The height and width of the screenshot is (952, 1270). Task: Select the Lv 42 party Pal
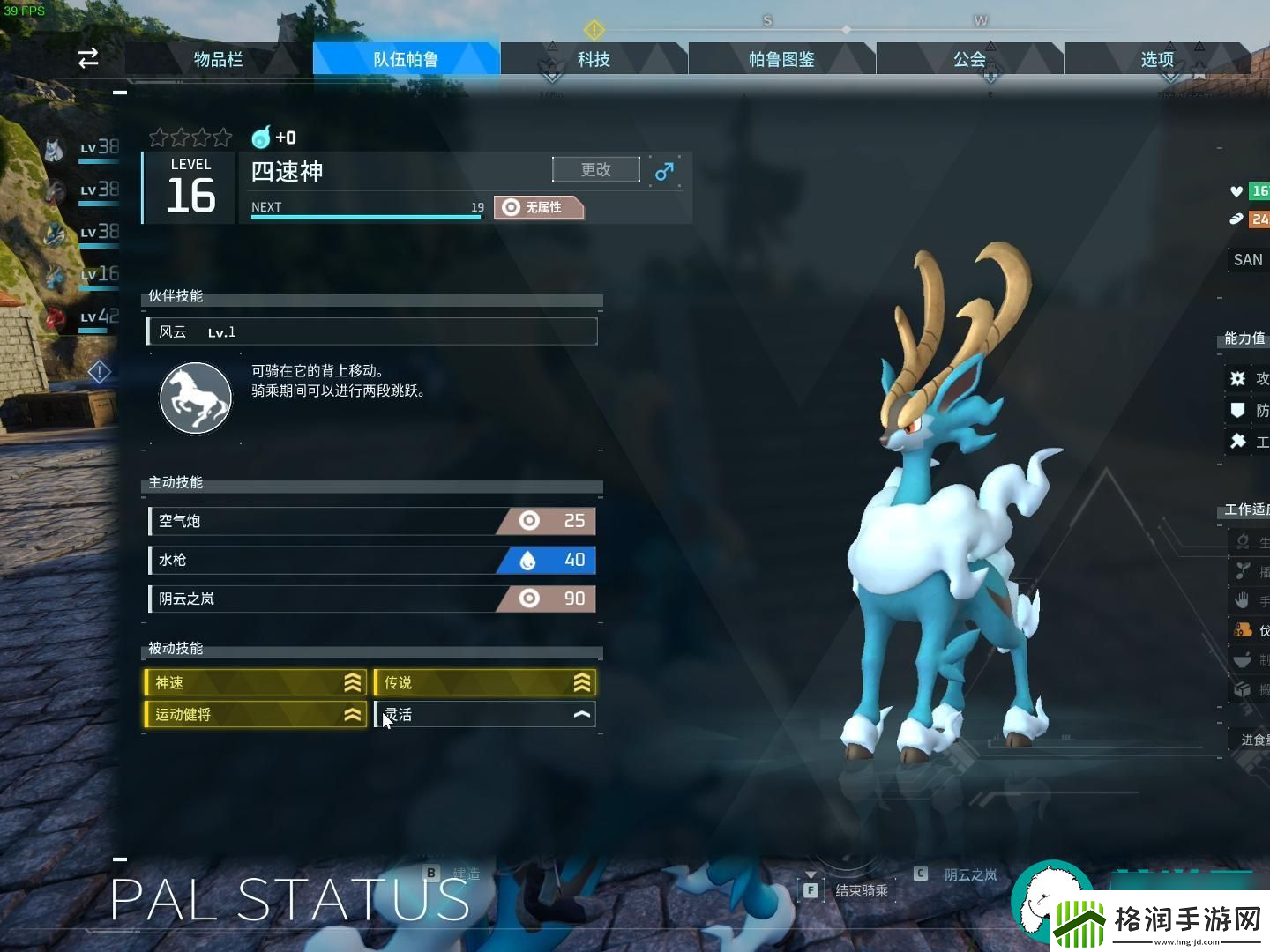coord(84,316)
